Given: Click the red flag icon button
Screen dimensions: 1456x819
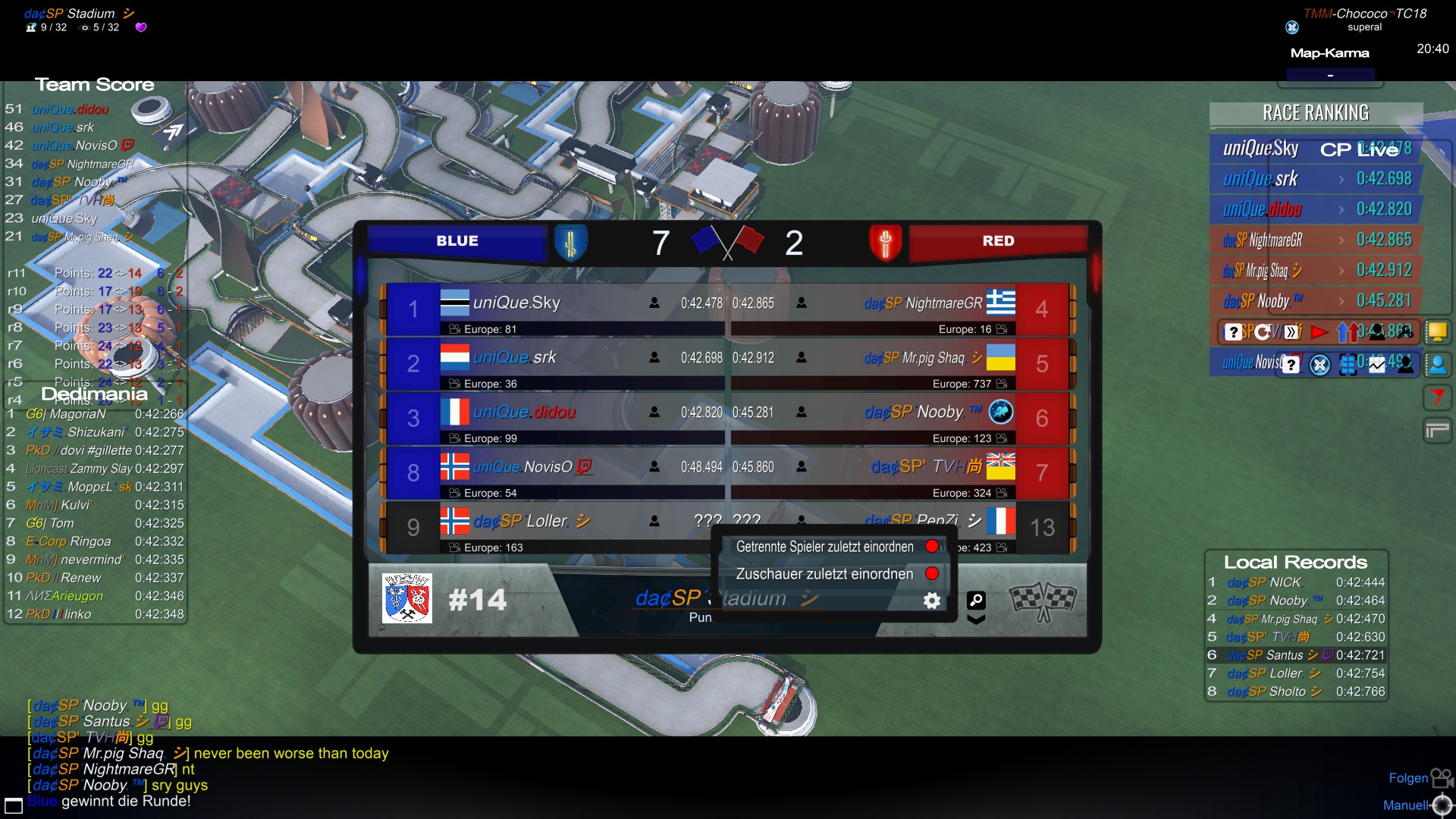Looking at the screenshot, I should 1437,397.
